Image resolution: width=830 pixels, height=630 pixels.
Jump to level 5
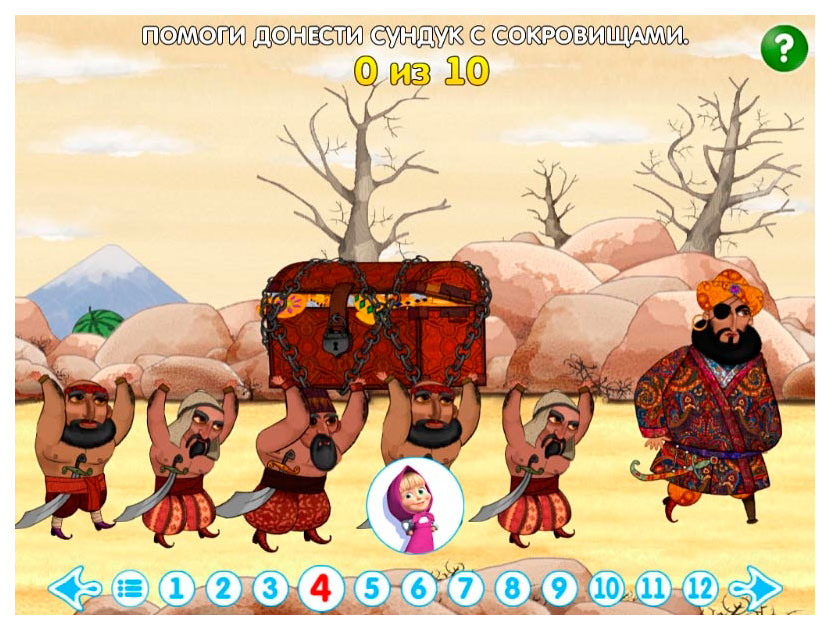[x=371, y=588]
